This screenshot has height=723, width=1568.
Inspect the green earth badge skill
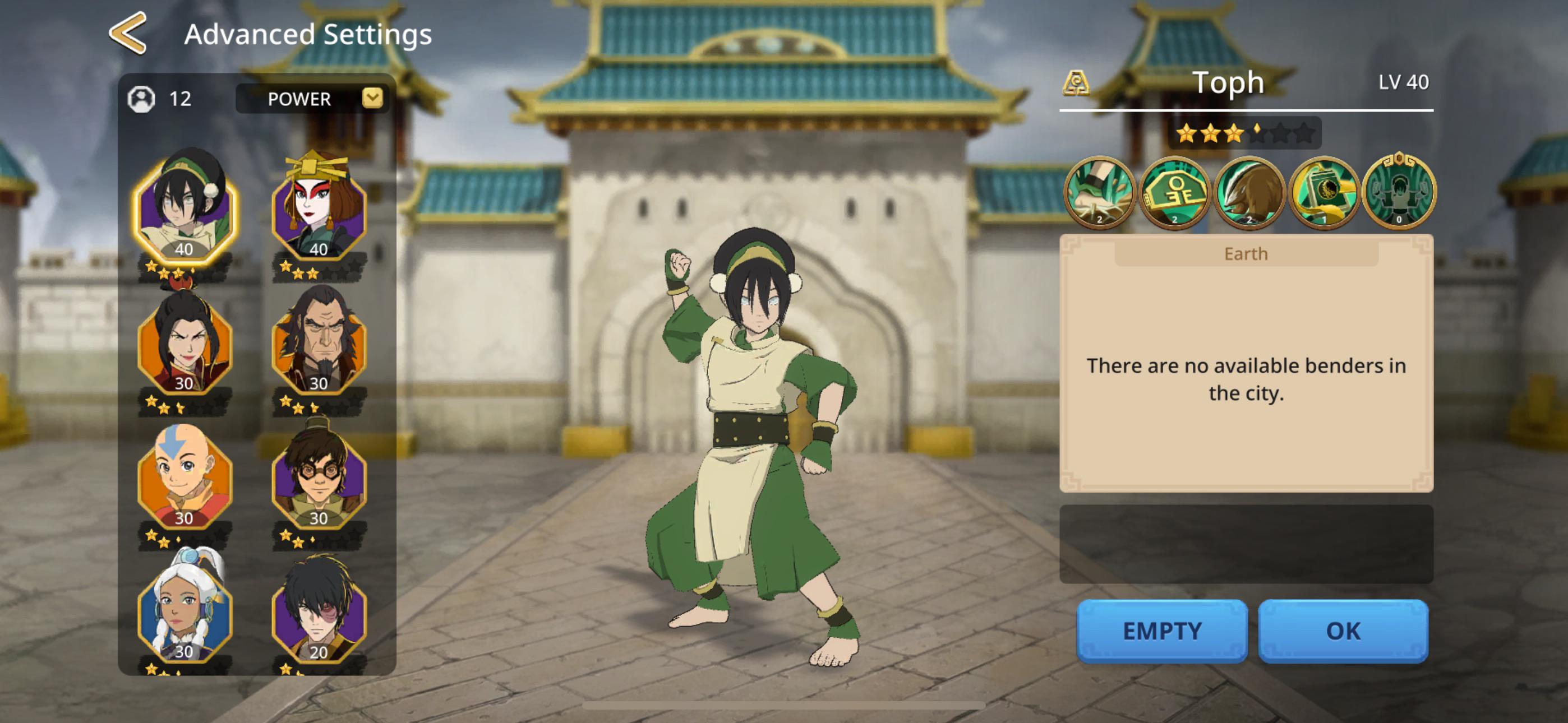click(1174, 193)
